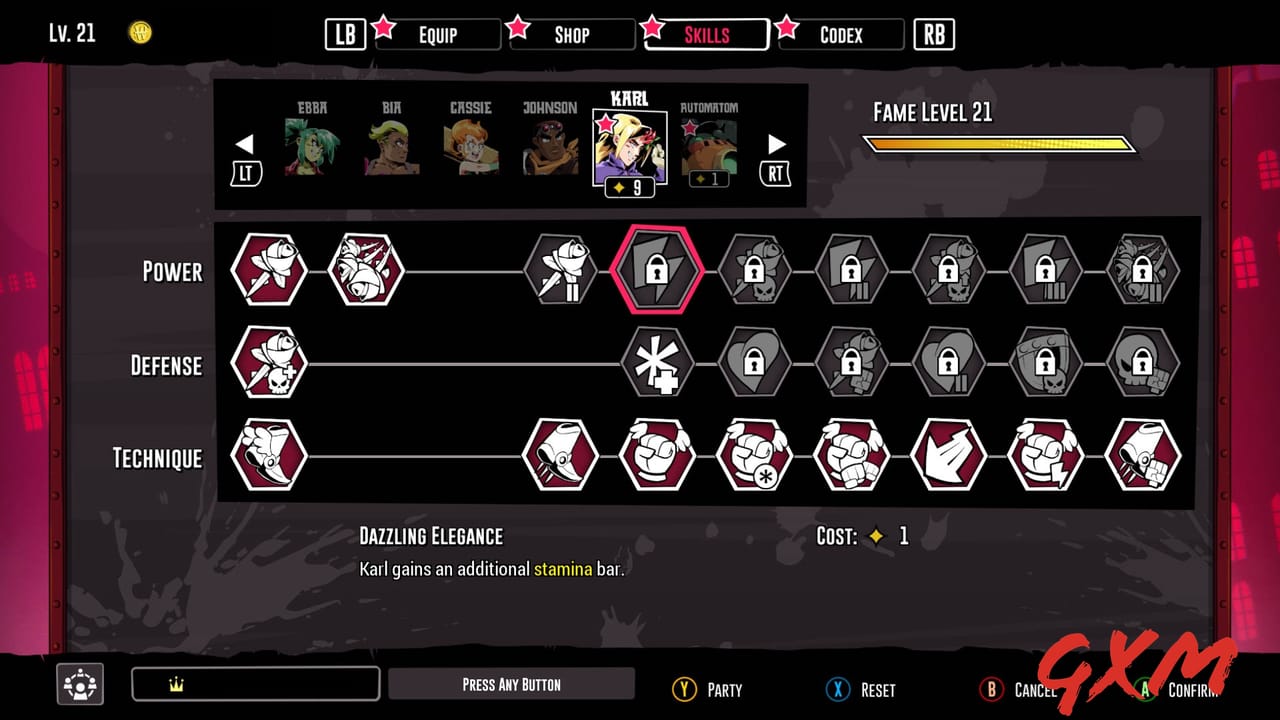Click the LT left arrow to previous character
This screenshot has width=1280, height=720.
(246, 145)
